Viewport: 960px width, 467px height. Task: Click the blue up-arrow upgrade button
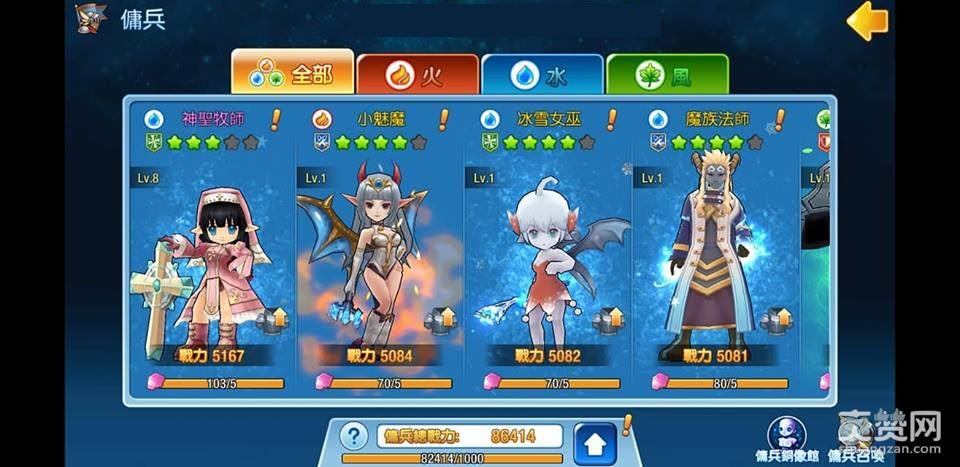pyautogui.click(x=595, y=442)
